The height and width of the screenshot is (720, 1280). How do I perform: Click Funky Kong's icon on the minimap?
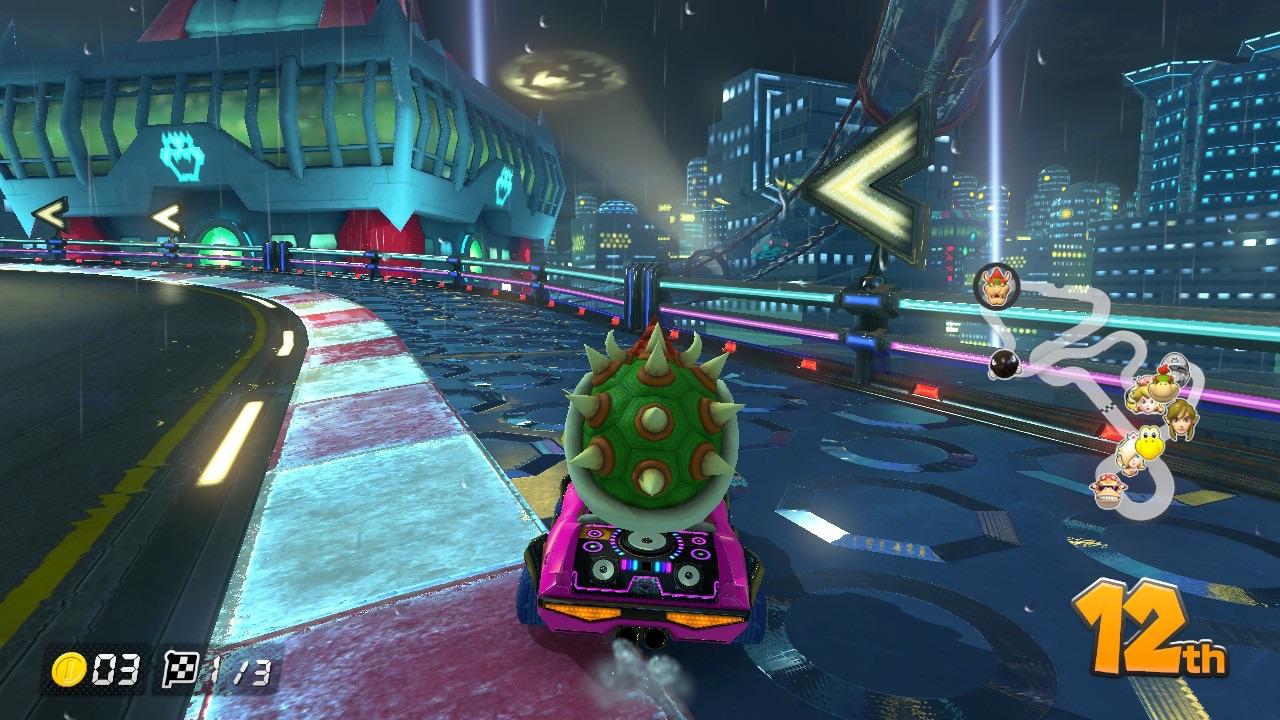(x=1108, y=489)
